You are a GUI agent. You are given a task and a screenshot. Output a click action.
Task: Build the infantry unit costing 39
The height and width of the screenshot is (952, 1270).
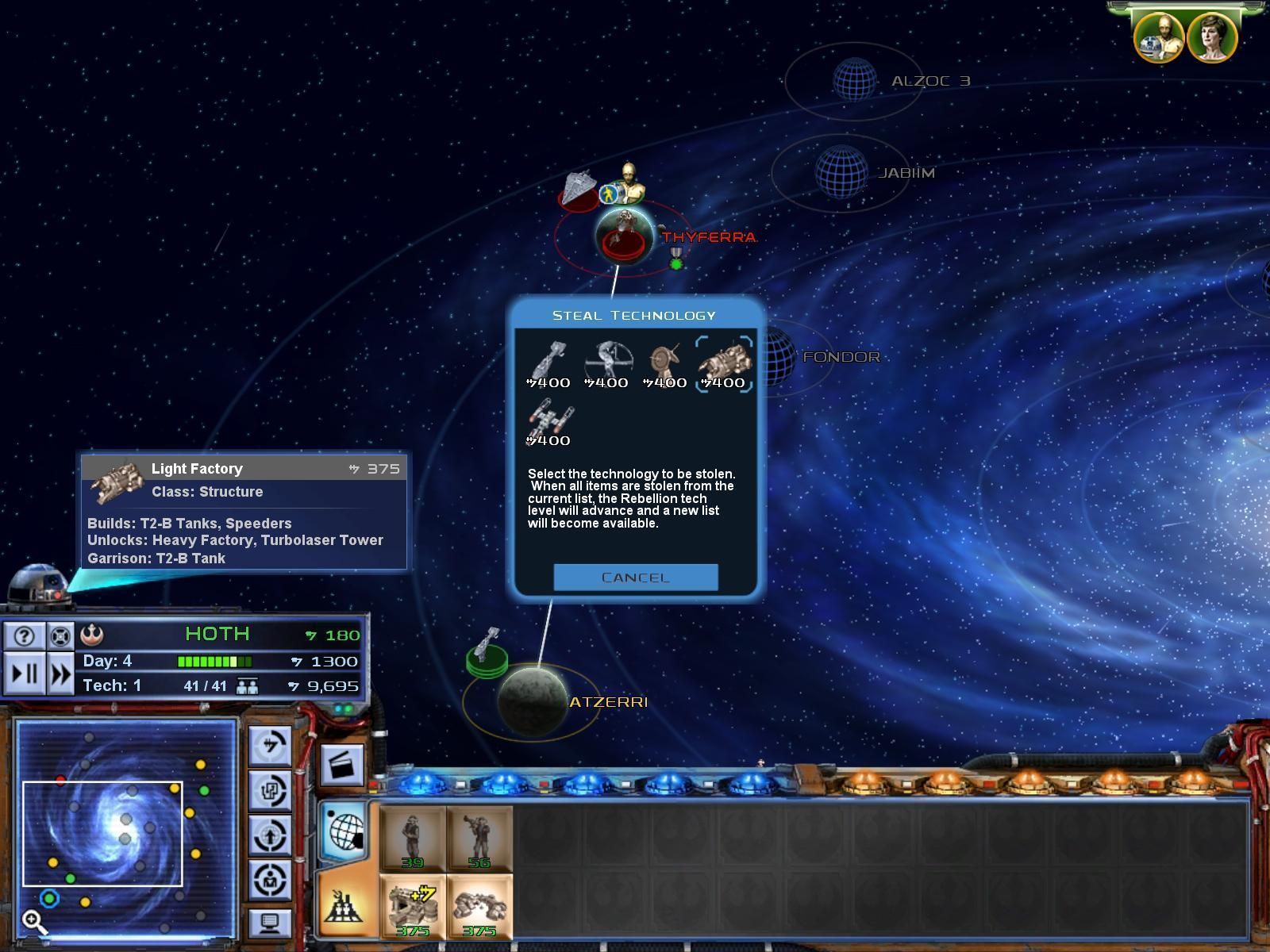point(413,839)
